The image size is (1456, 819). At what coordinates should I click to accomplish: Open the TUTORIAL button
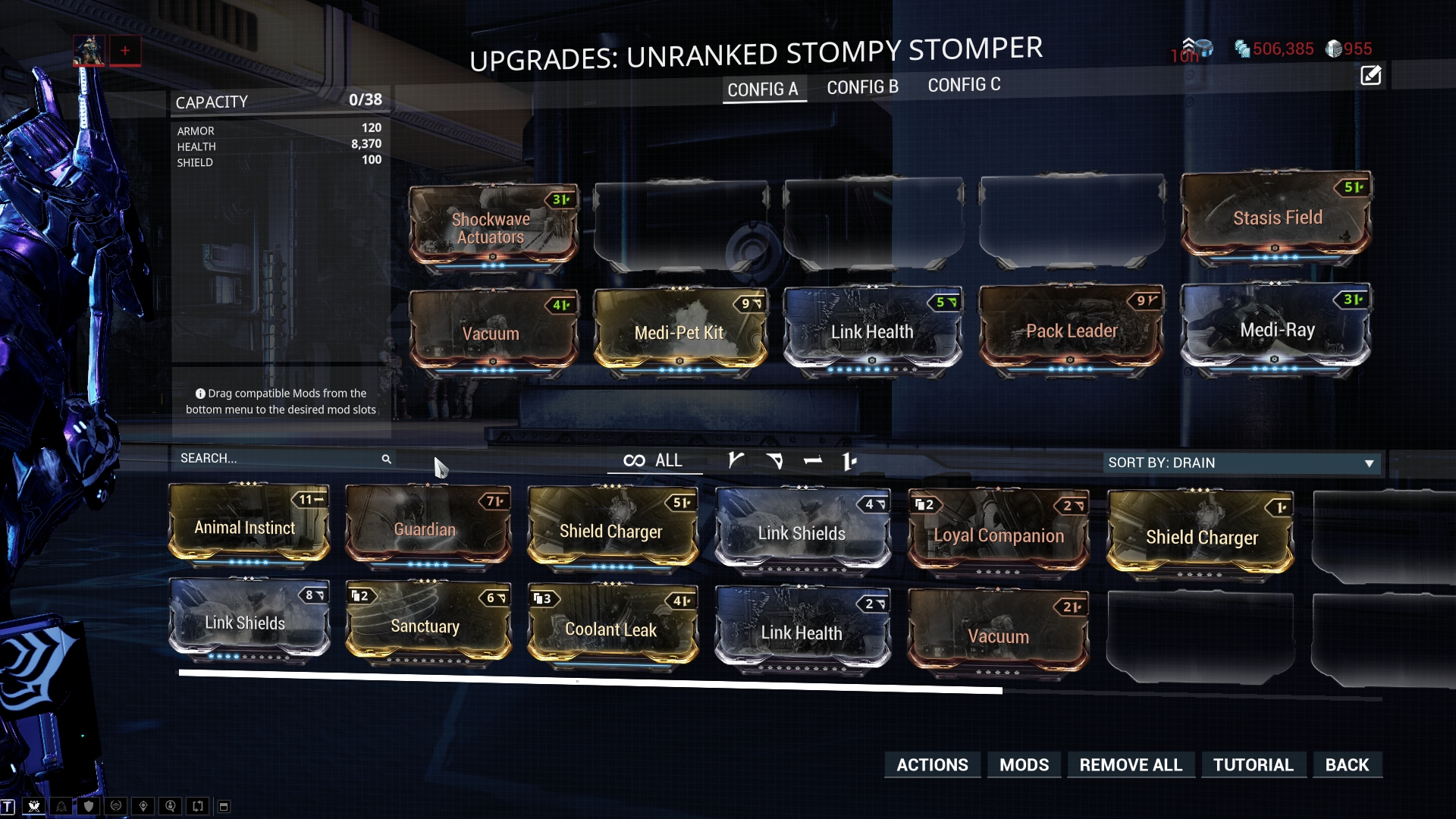point(1254,764)
